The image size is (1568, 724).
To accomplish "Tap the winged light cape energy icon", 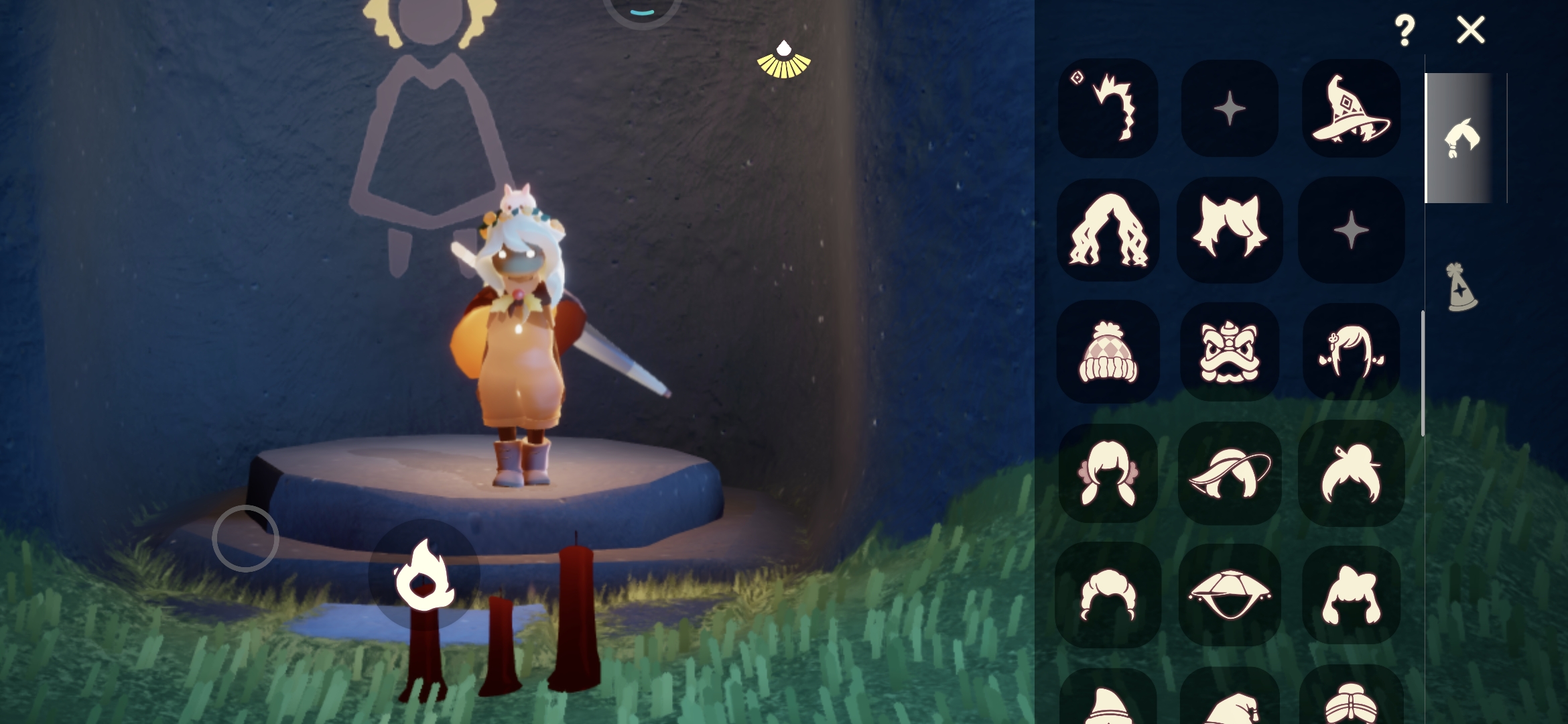I will point(783,60).
